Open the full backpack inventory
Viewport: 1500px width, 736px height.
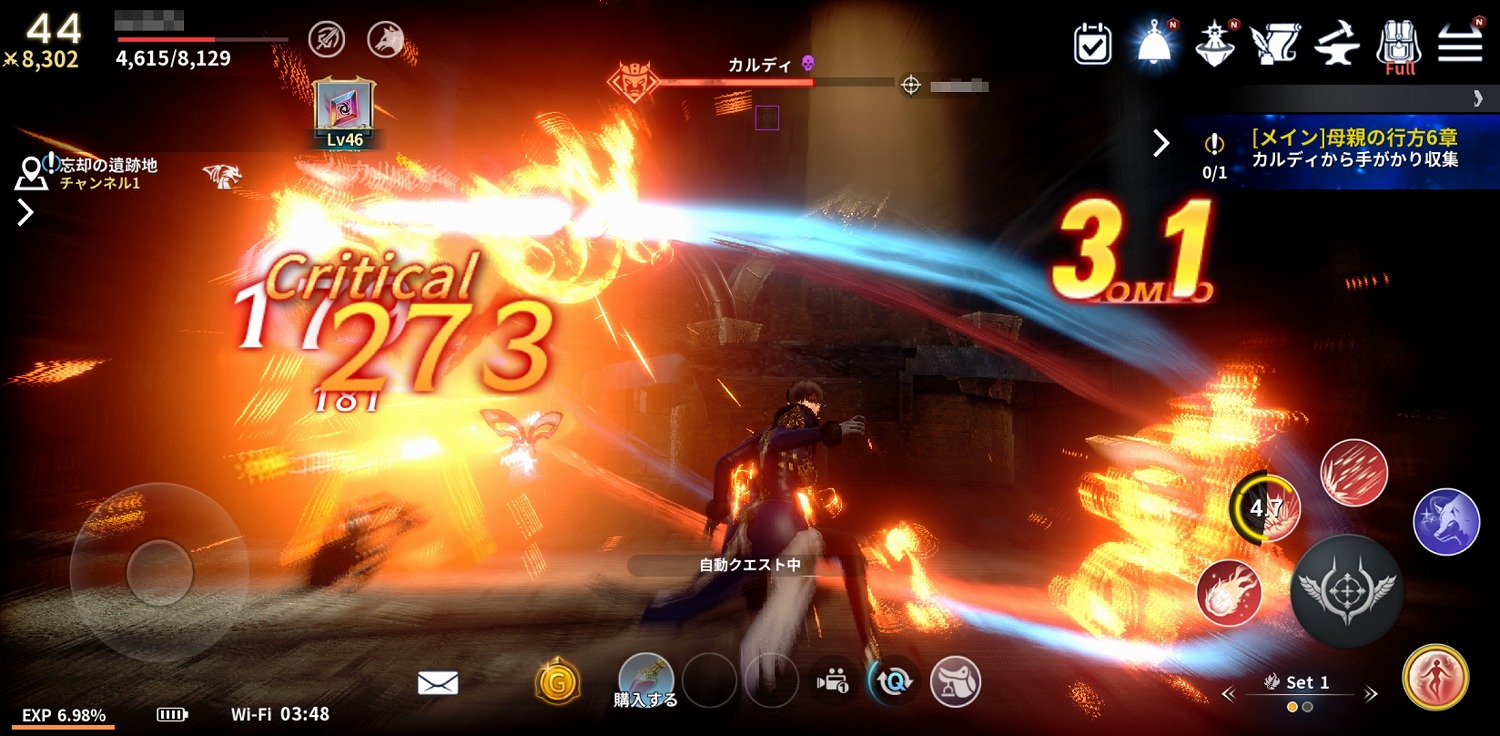[x=1399, y=46]
